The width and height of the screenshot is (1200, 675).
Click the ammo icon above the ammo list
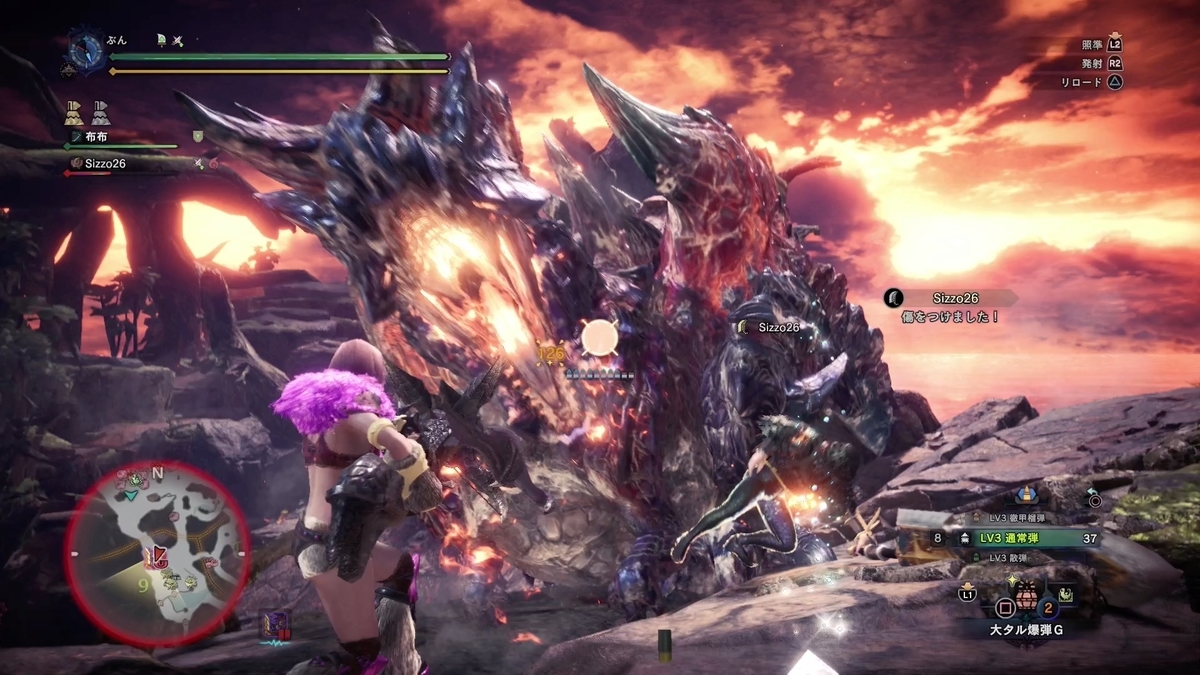coord(1026,494)
